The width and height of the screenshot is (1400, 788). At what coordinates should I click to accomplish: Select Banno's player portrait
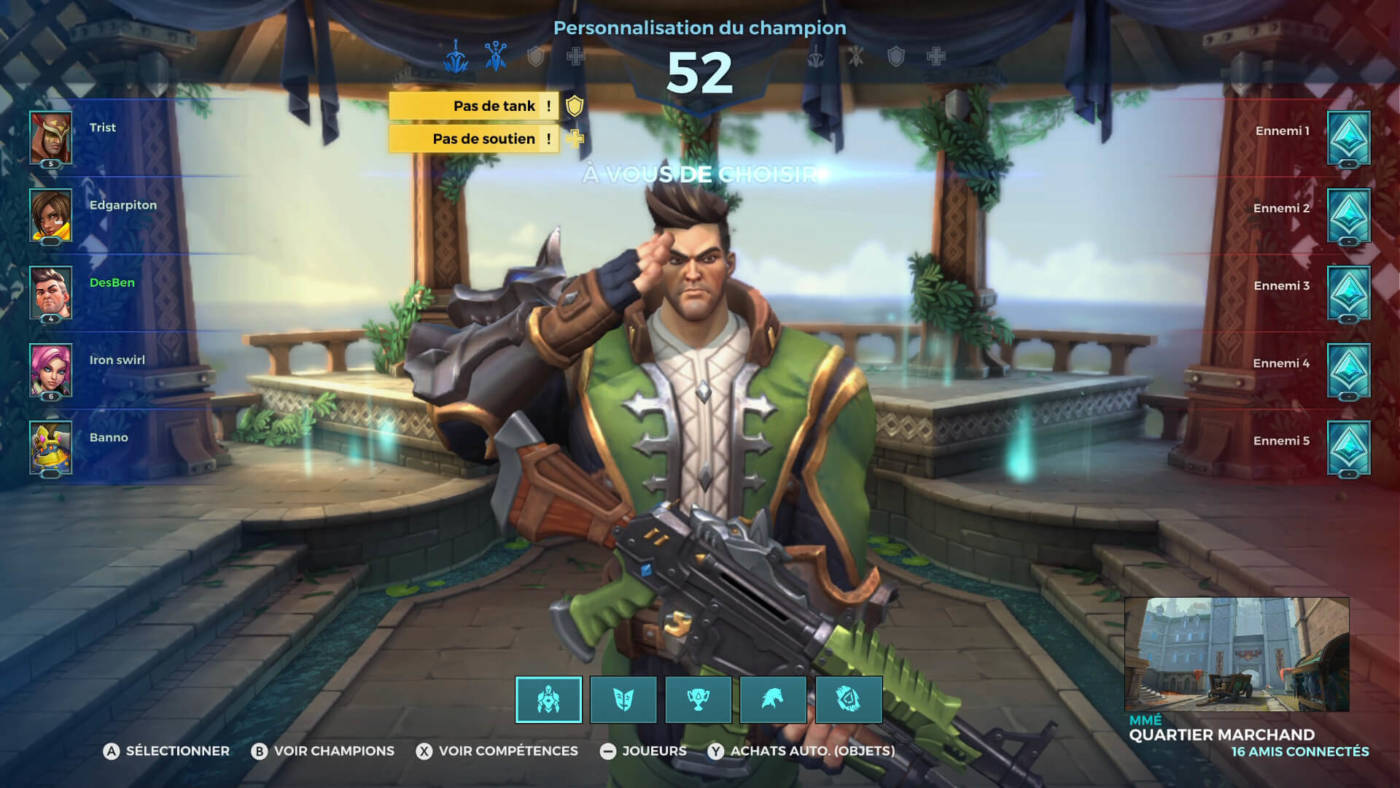pos(50,447)
